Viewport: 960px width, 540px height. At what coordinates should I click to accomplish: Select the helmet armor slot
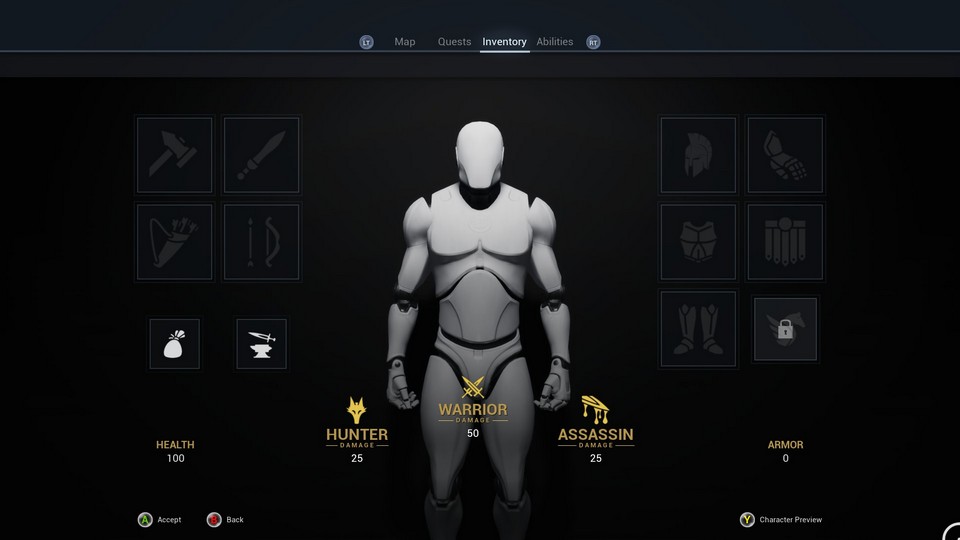point(698,155)
